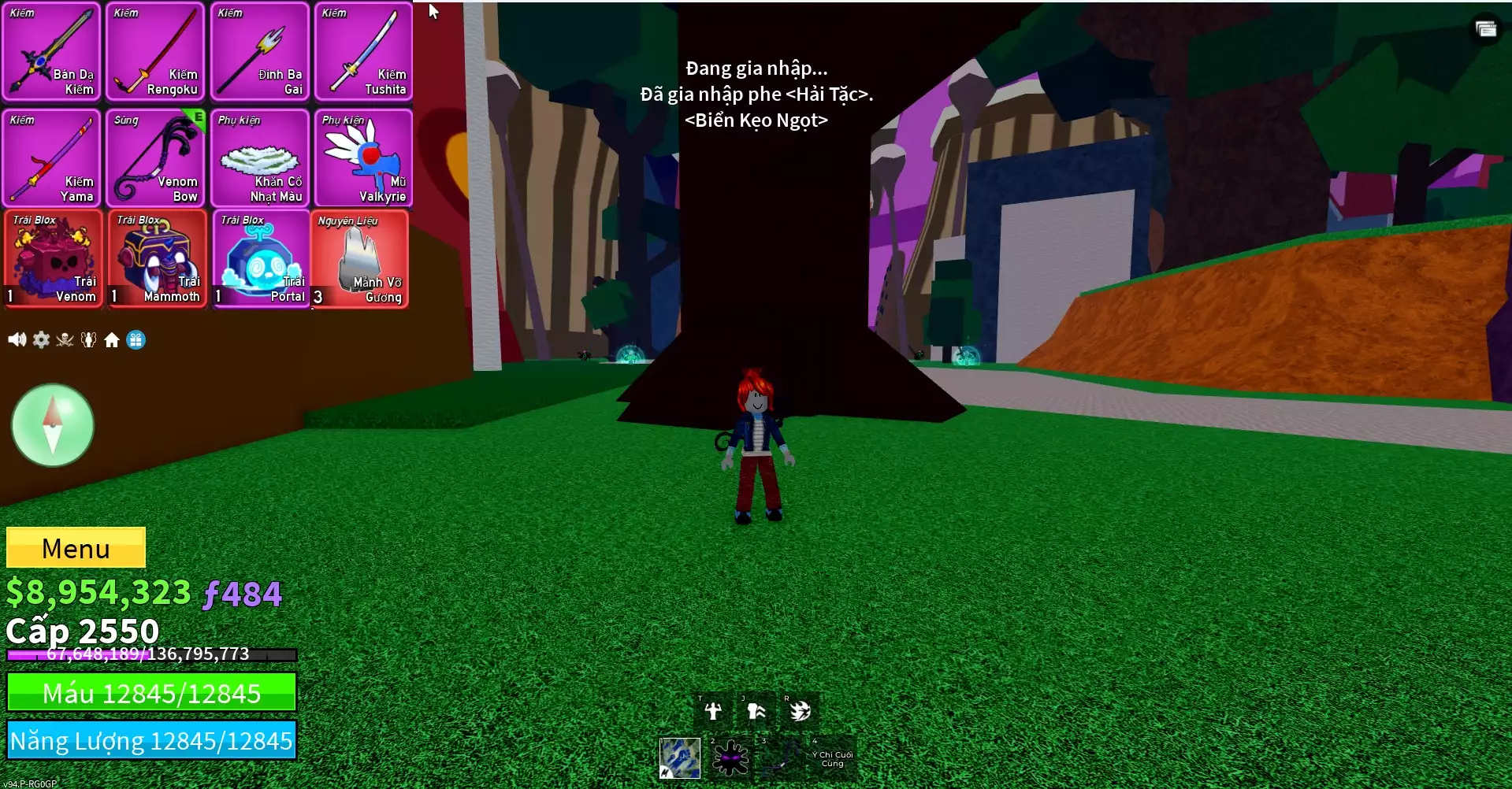The image size is (1512, 789).
Task: Click the white house home icon
Action: point(112,339)
